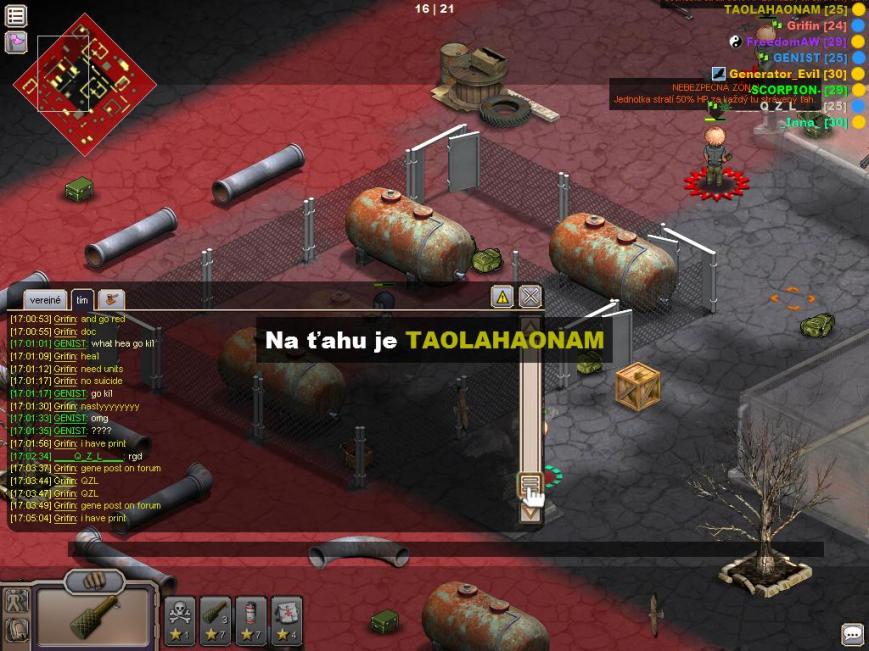Click the yellow warning triangle button

[x=502, y=296]
